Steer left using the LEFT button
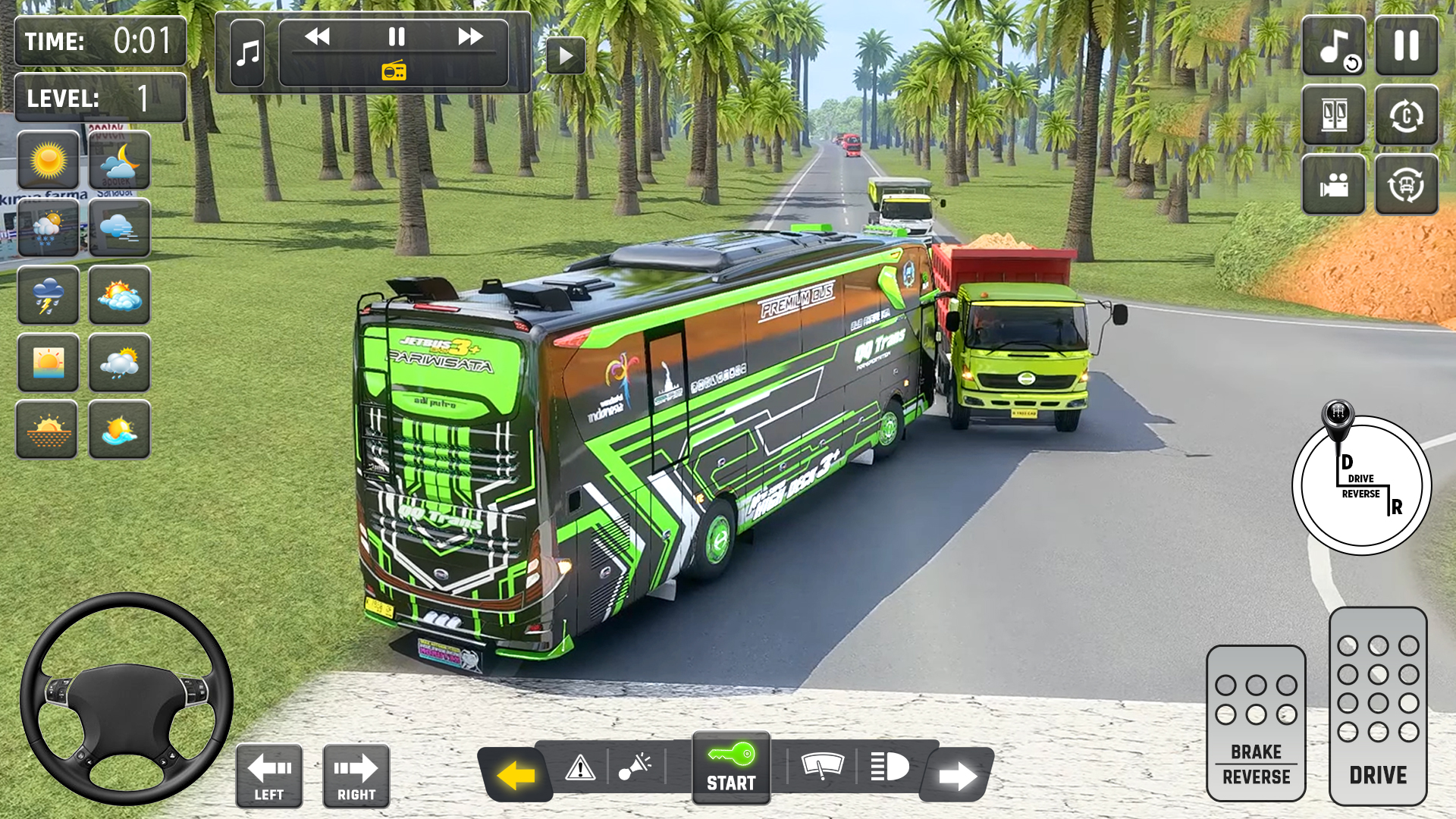The width and height of the screenshot is (1456, 819). pyautogui.click(x=271, y=776)
